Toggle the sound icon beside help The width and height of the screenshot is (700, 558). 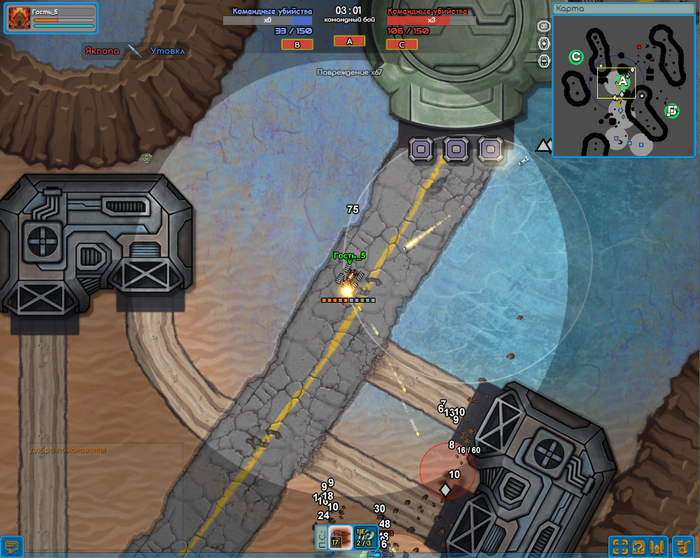click(657, 546)
